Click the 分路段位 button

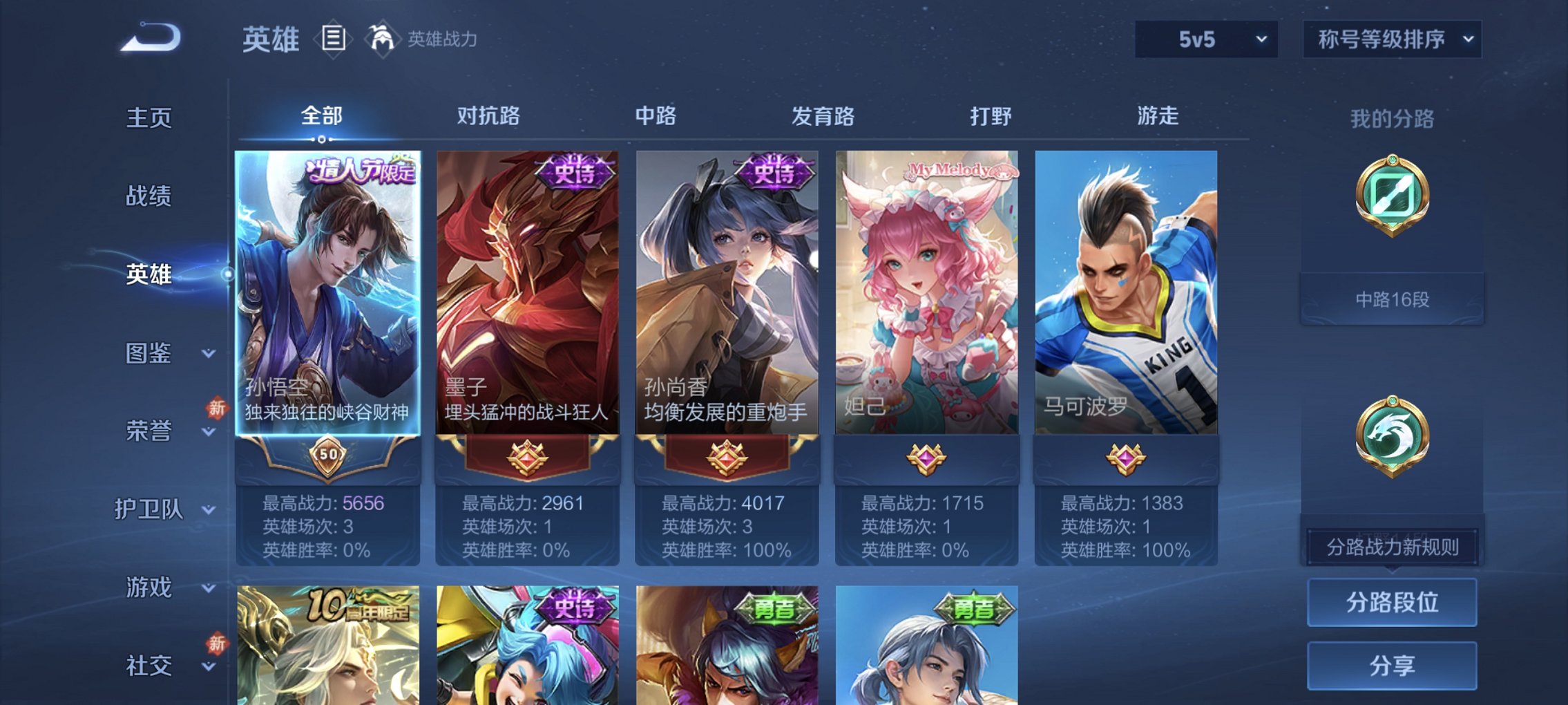pos(1391,603)
